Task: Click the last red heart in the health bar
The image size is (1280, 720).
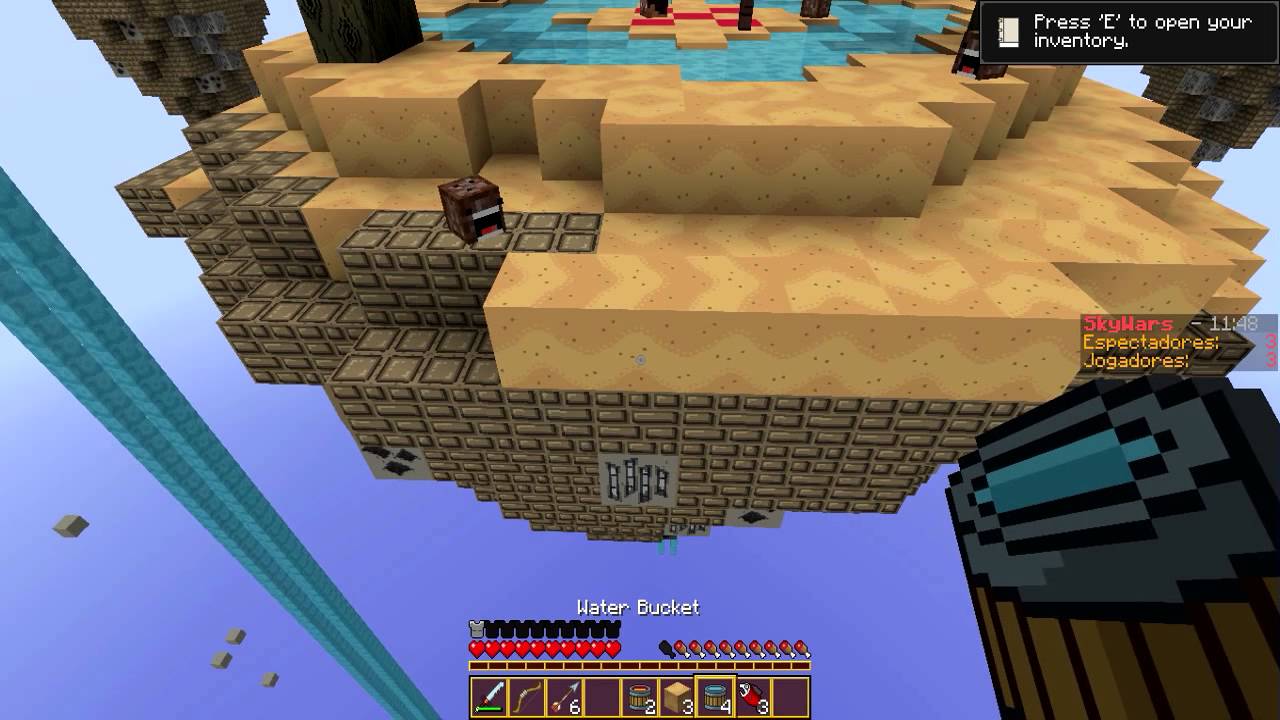Action: pos(612,646)
